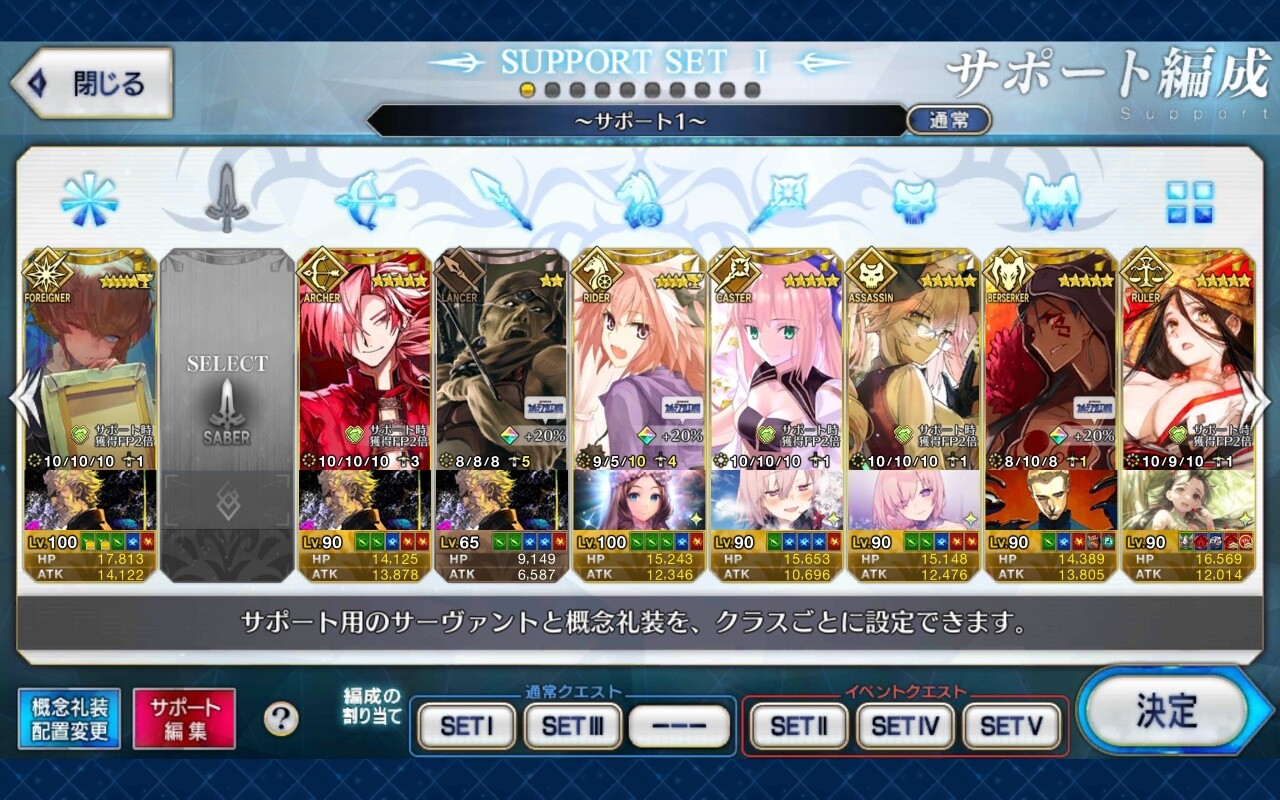Assign SET III to normal quests
This screenshot has width=1280, height=800.
[573, 726]
